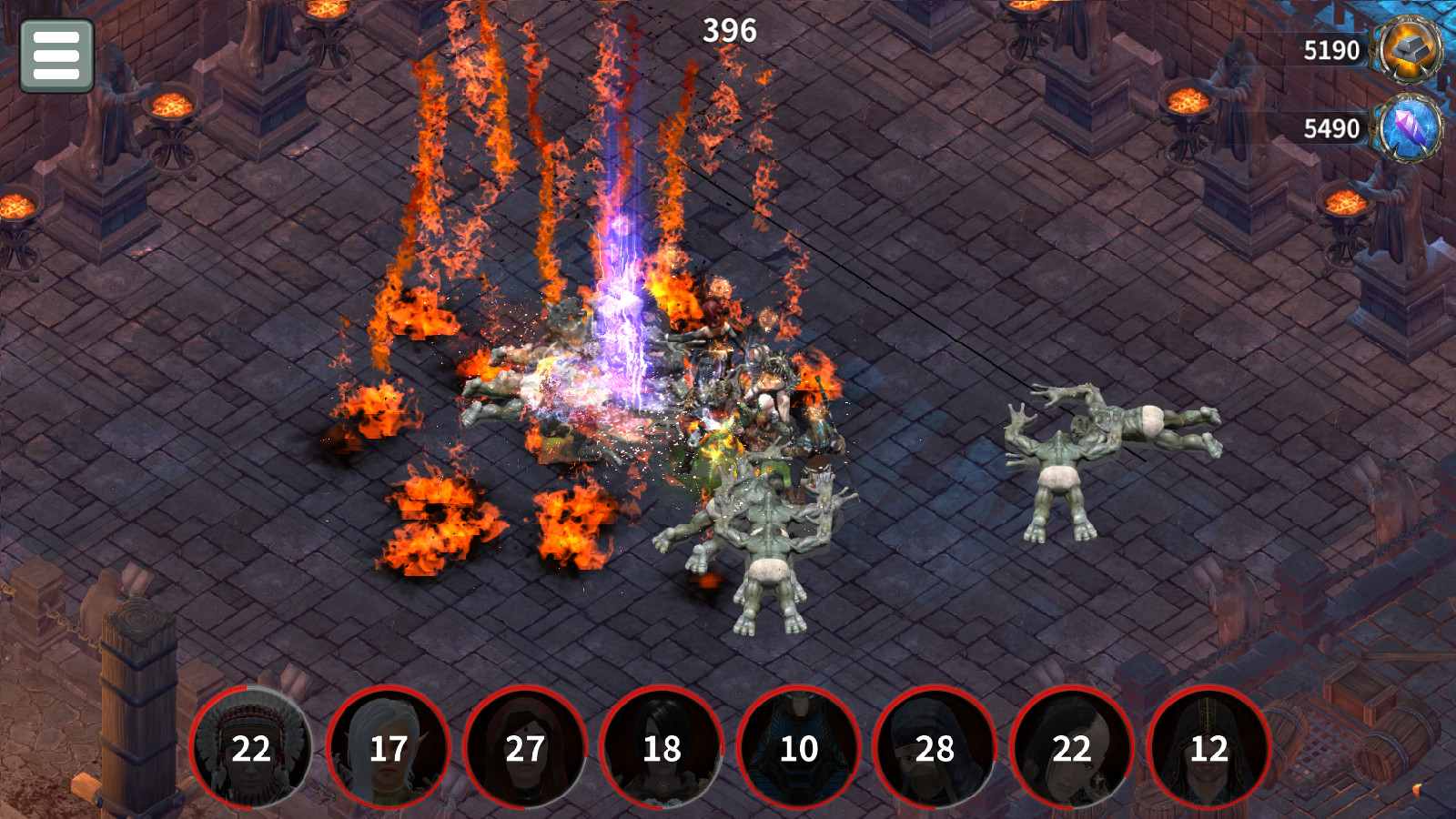Select the red-hooded hero portrait showing 27
This screenshot has width=1456, height=819.
click(x=525, y=750)
